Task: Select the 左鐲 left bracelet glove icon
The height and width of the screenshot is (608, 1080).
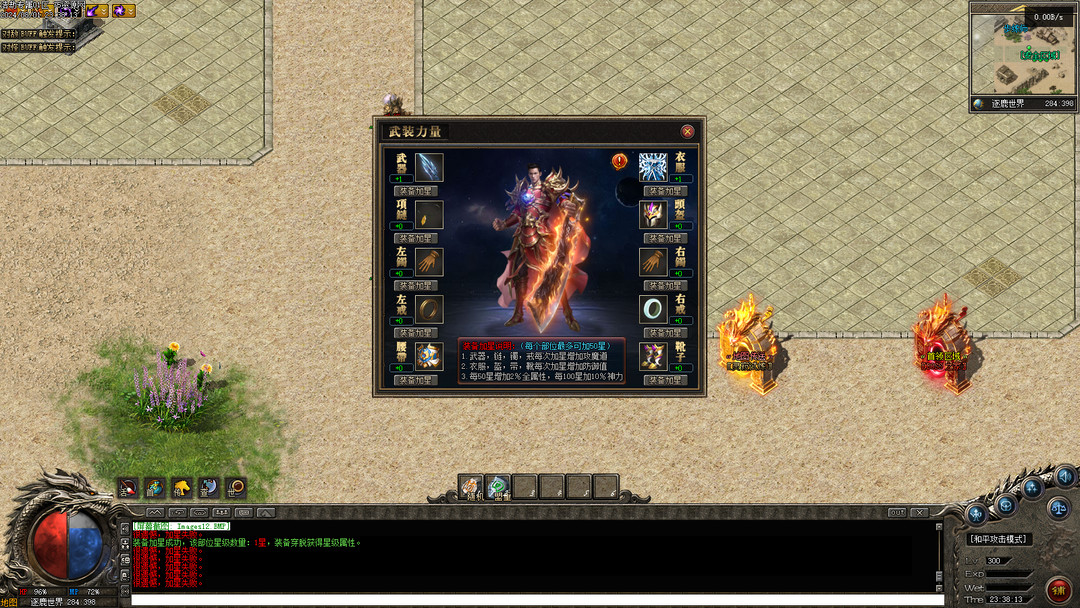Action: click(429, 261)
